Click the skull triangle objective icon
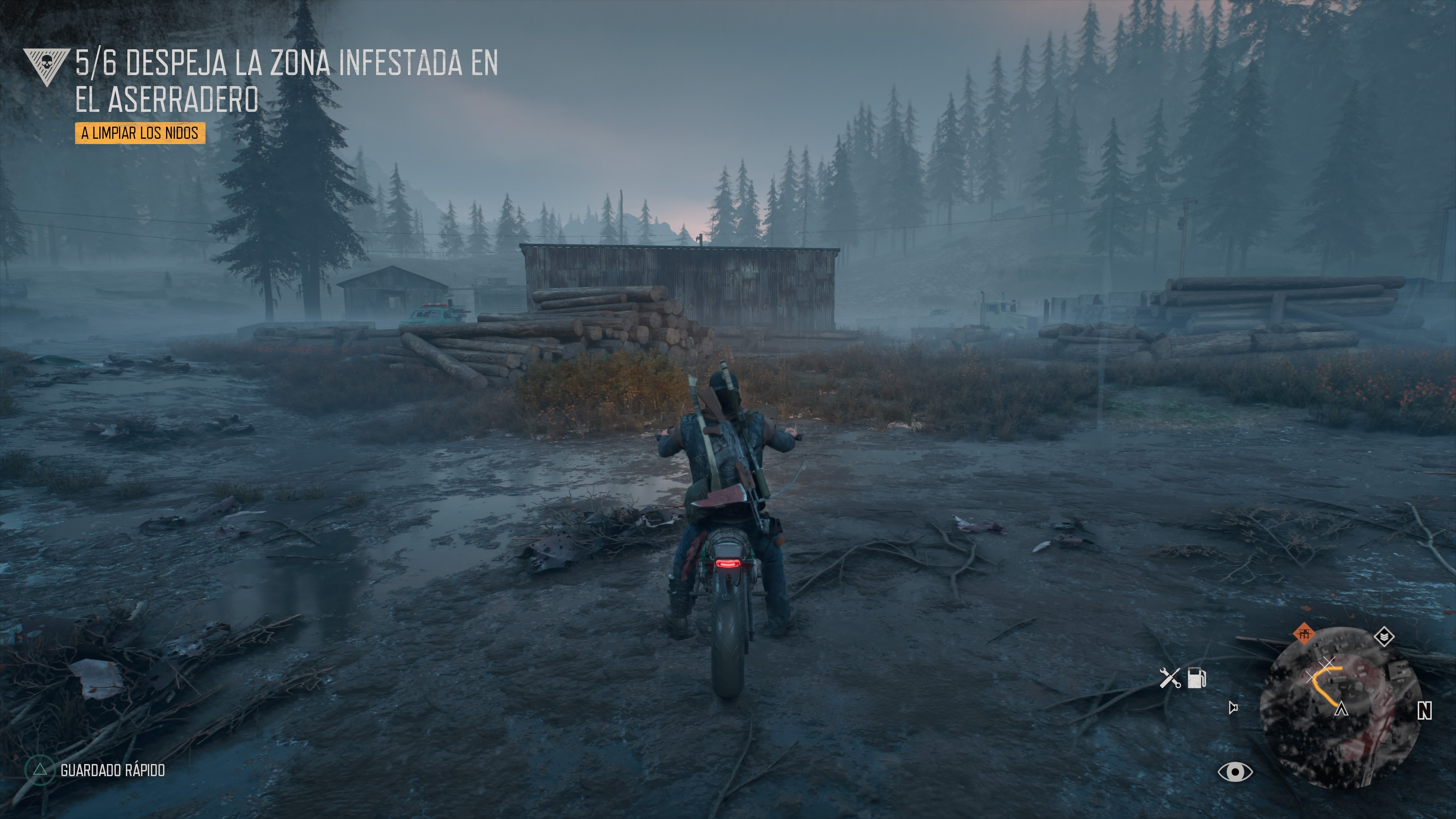 [46, 65]
